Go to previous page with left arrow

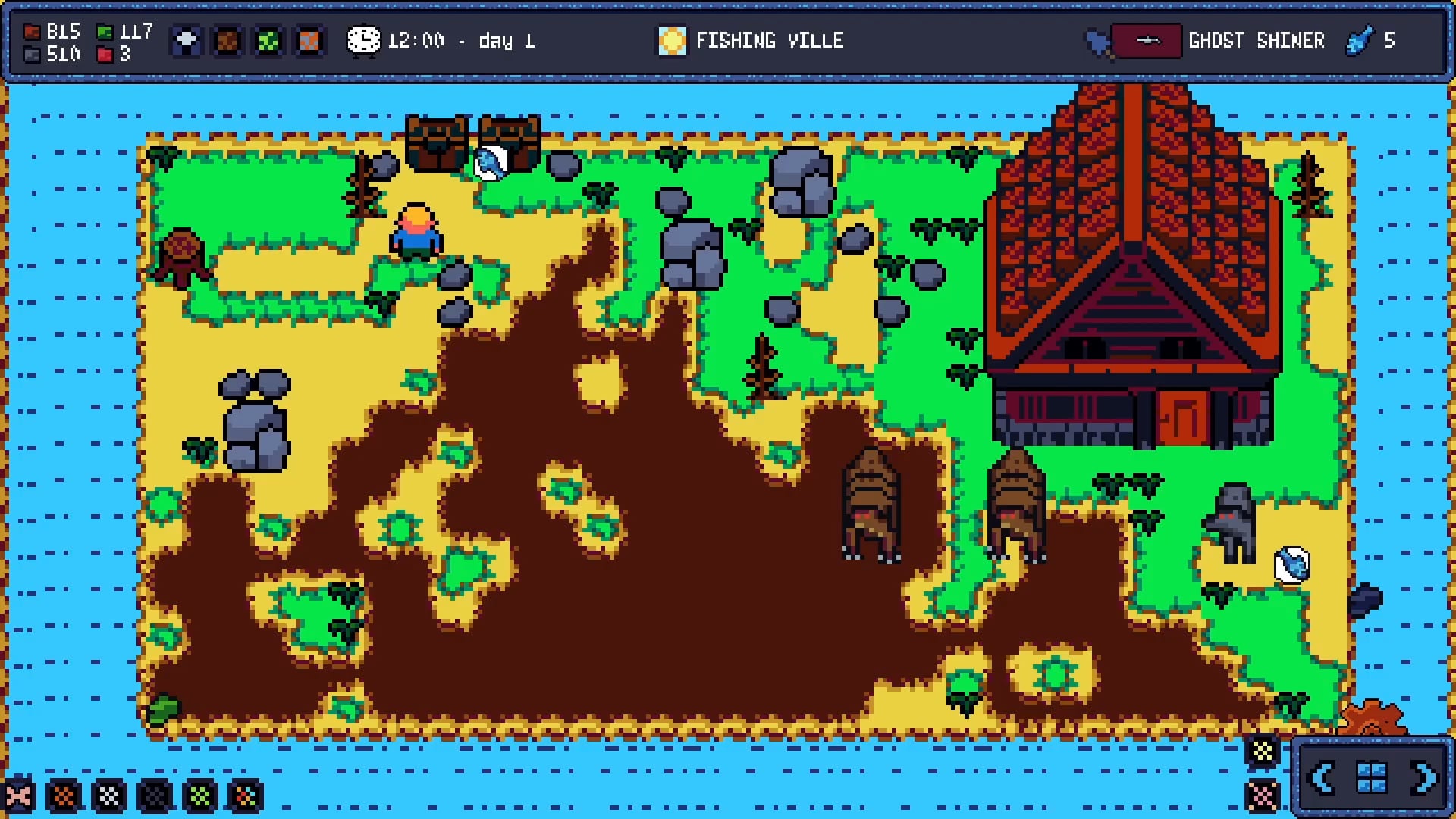point(1323,778)
